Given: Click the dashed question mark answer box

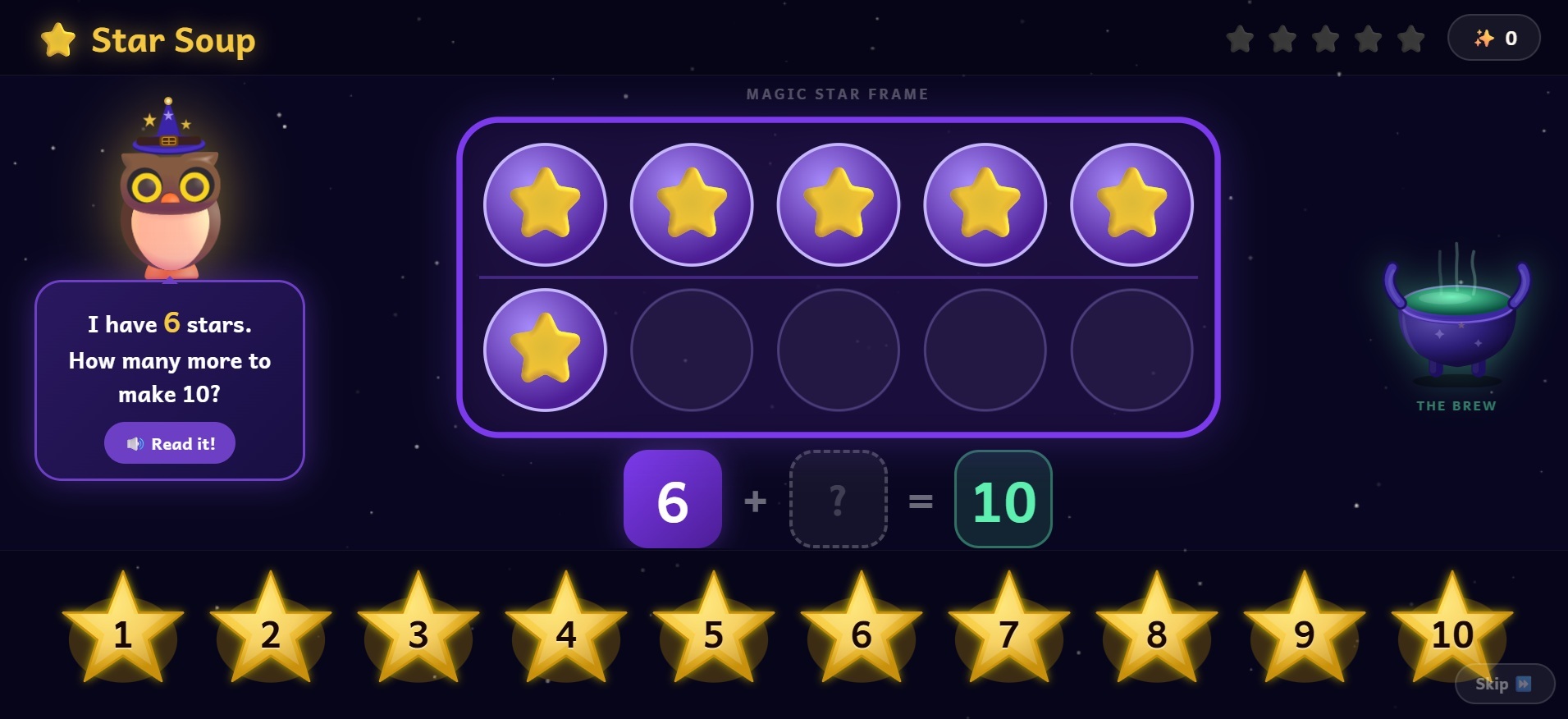Looking at the screenshot, I should [838, 498].
